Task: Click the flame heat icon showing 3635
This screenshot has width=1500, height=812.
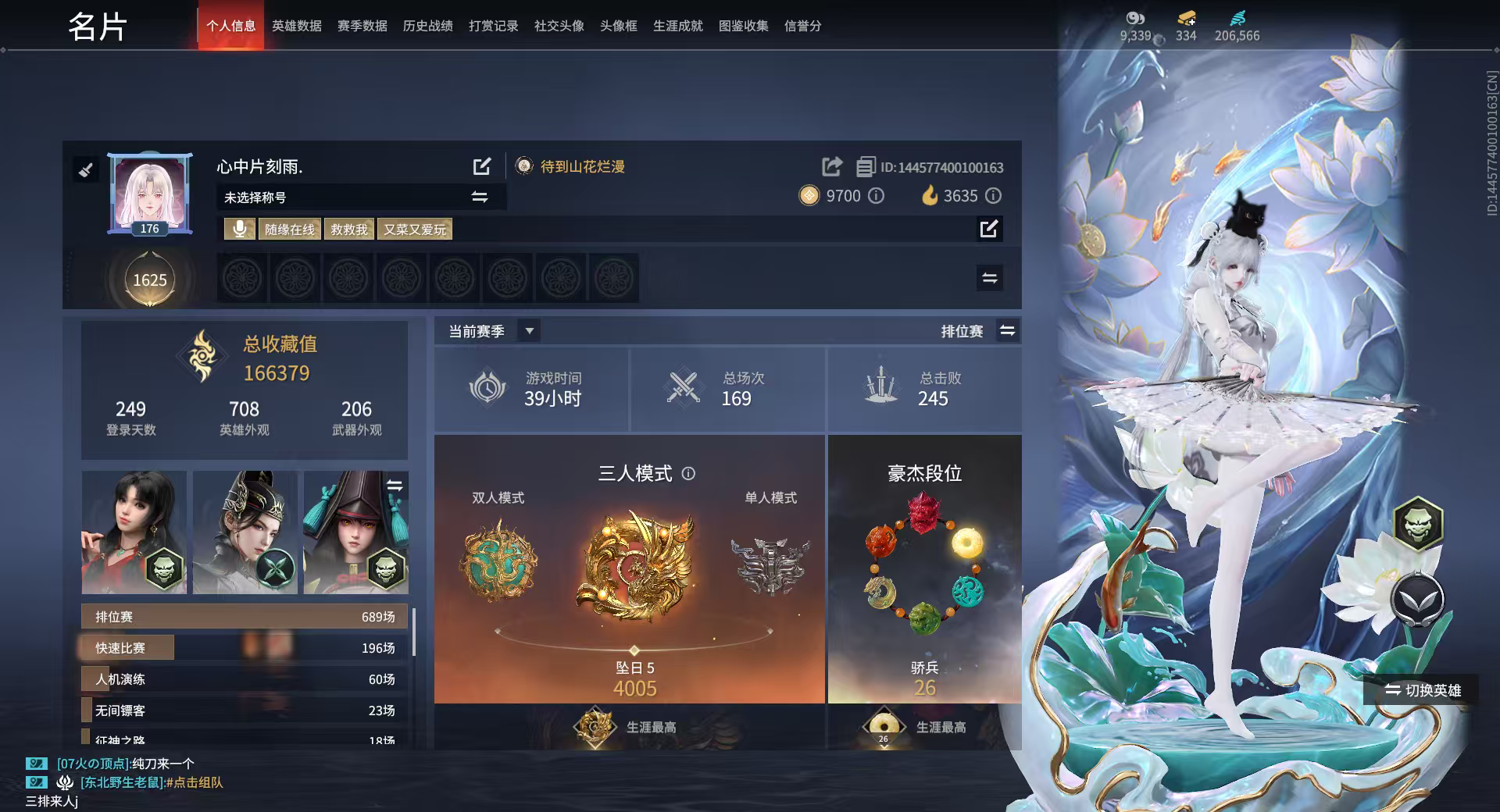Action: tap(929, 196)
